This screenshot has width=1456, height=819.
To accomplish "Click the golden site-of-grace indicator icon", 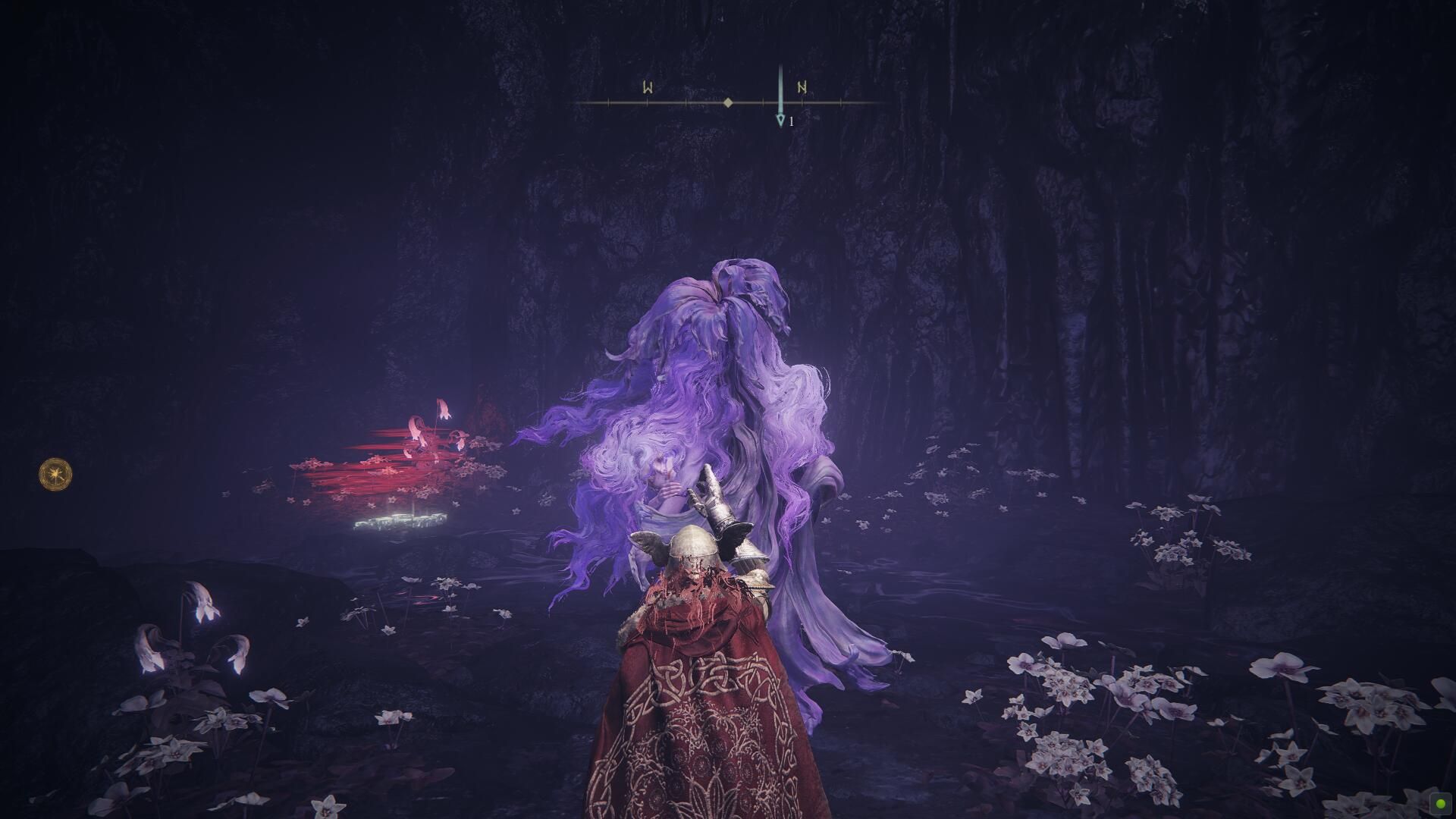I will point(56,474).
